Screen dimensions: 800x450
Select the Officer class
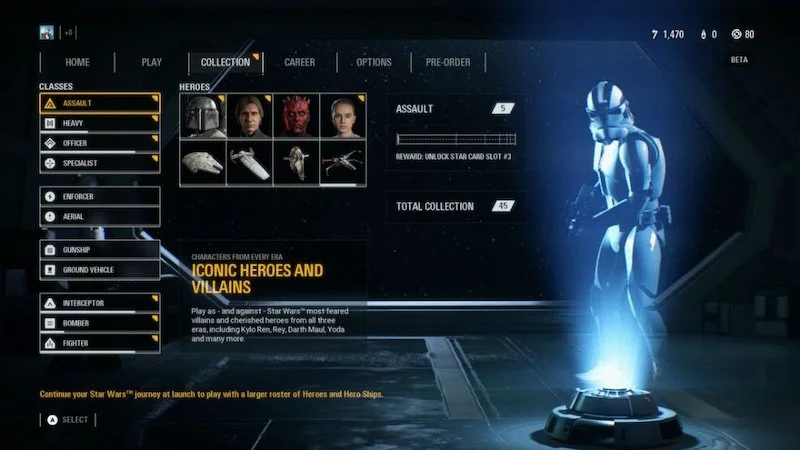coord(99,143)
